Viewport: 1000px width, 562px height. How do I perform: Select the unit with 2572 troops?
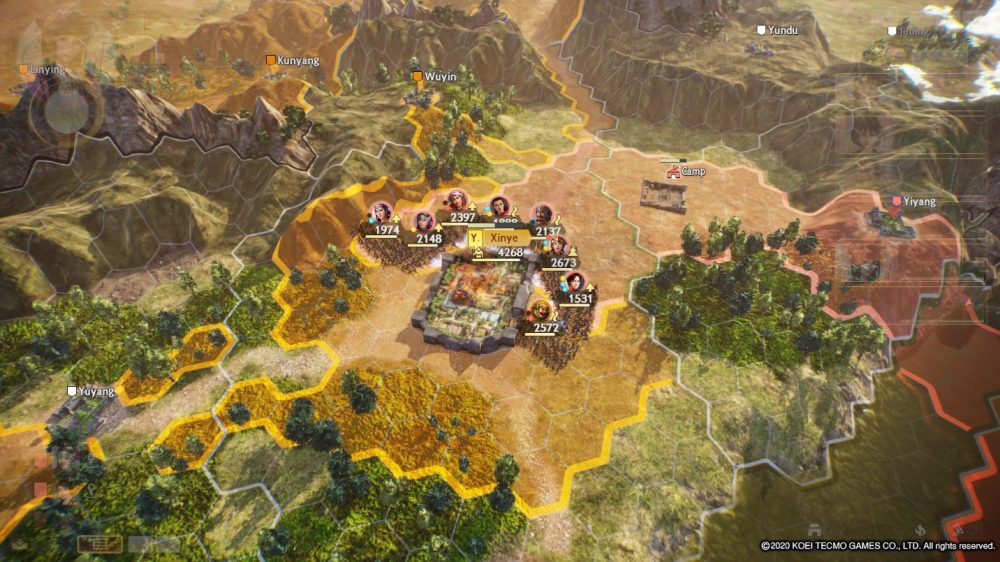542,310
